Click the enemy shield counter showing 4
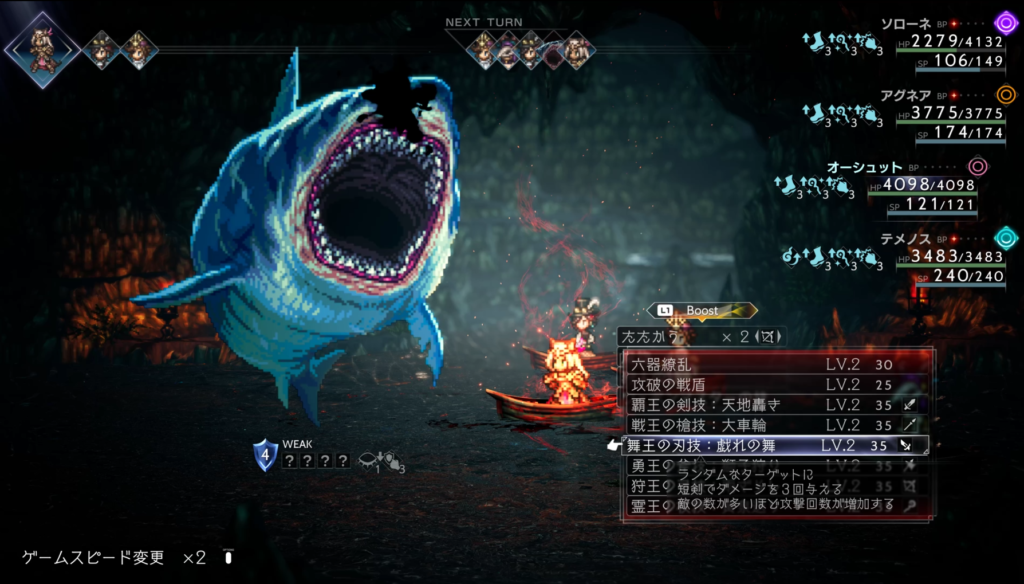 tap(266, 455)
